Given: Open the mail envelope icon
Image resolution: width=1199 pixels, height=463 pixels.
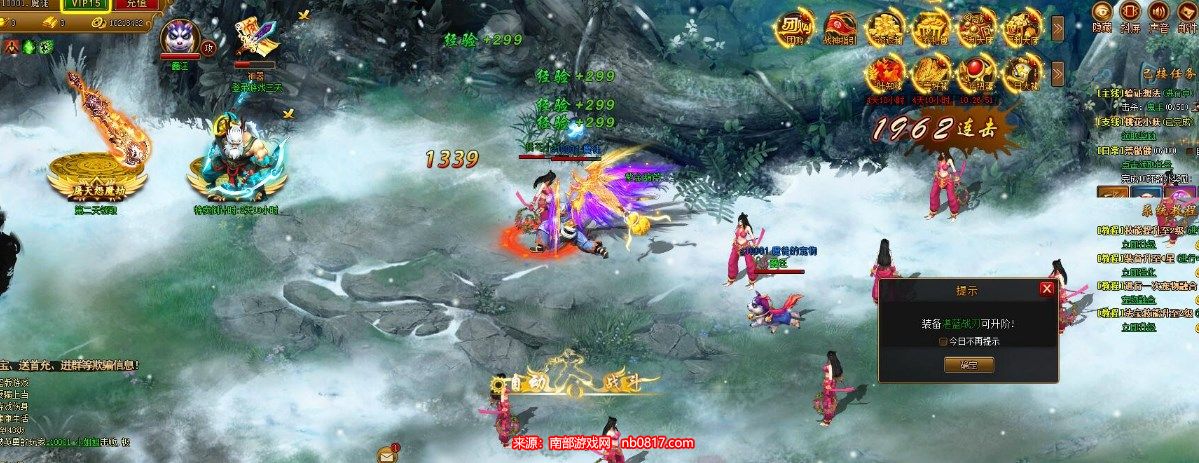Looking at the screenshot, I should 386,454.
